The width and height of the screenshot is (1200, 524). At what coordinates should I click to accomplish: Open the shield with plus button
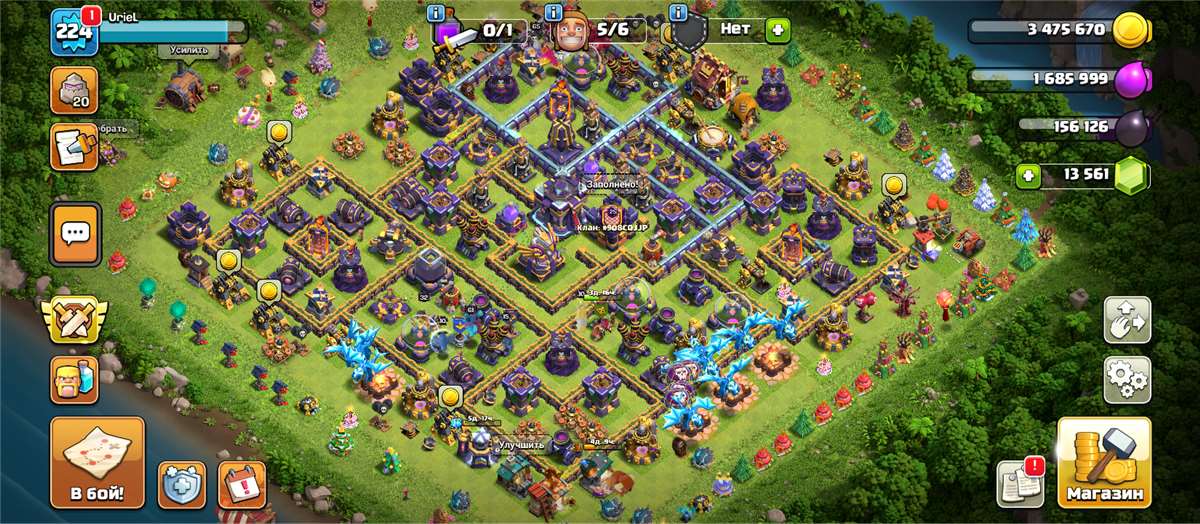click(181, 485)
